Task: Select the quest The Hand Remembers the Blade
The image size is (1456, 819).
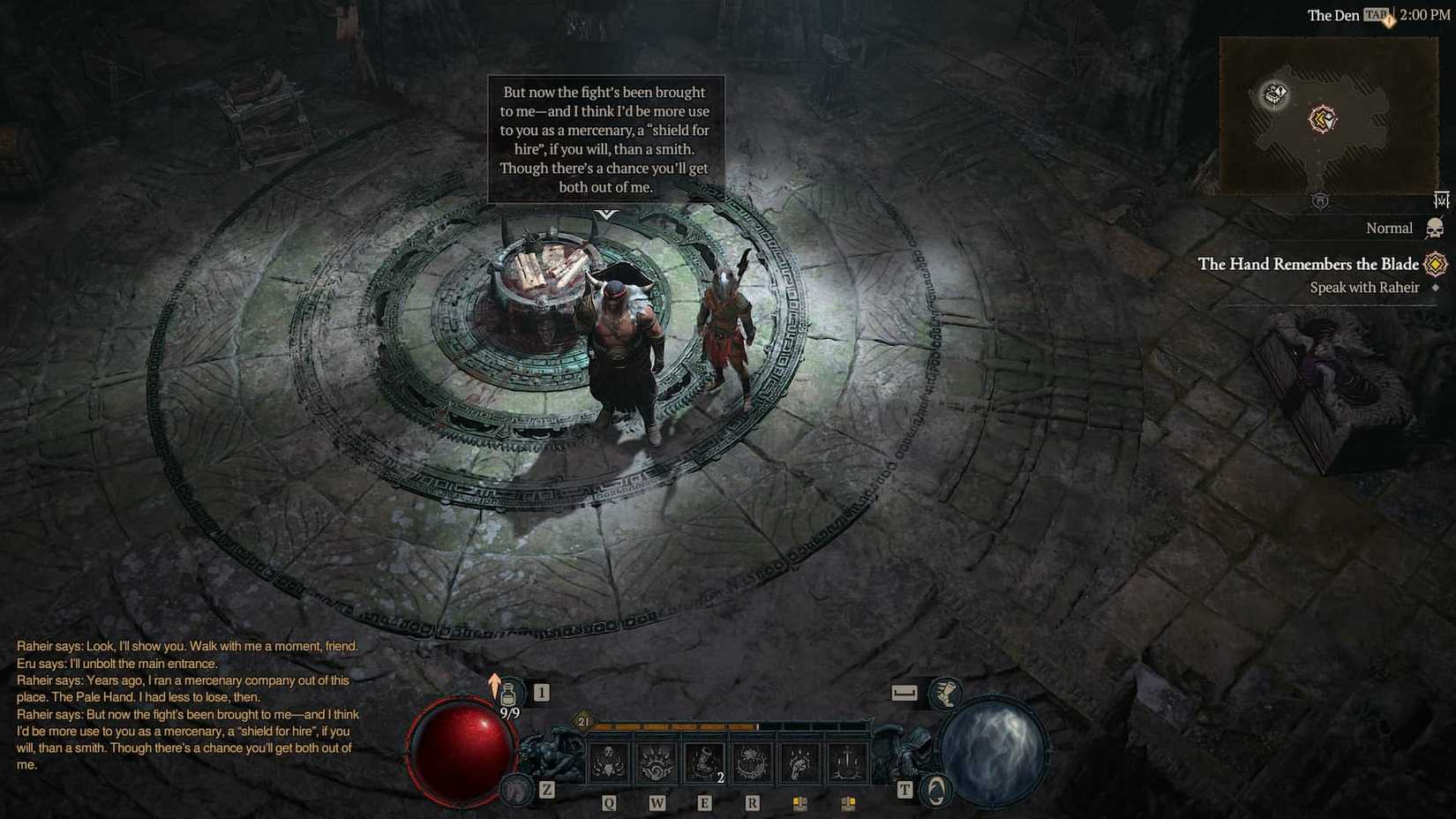Action: [x=1308, y=264]
